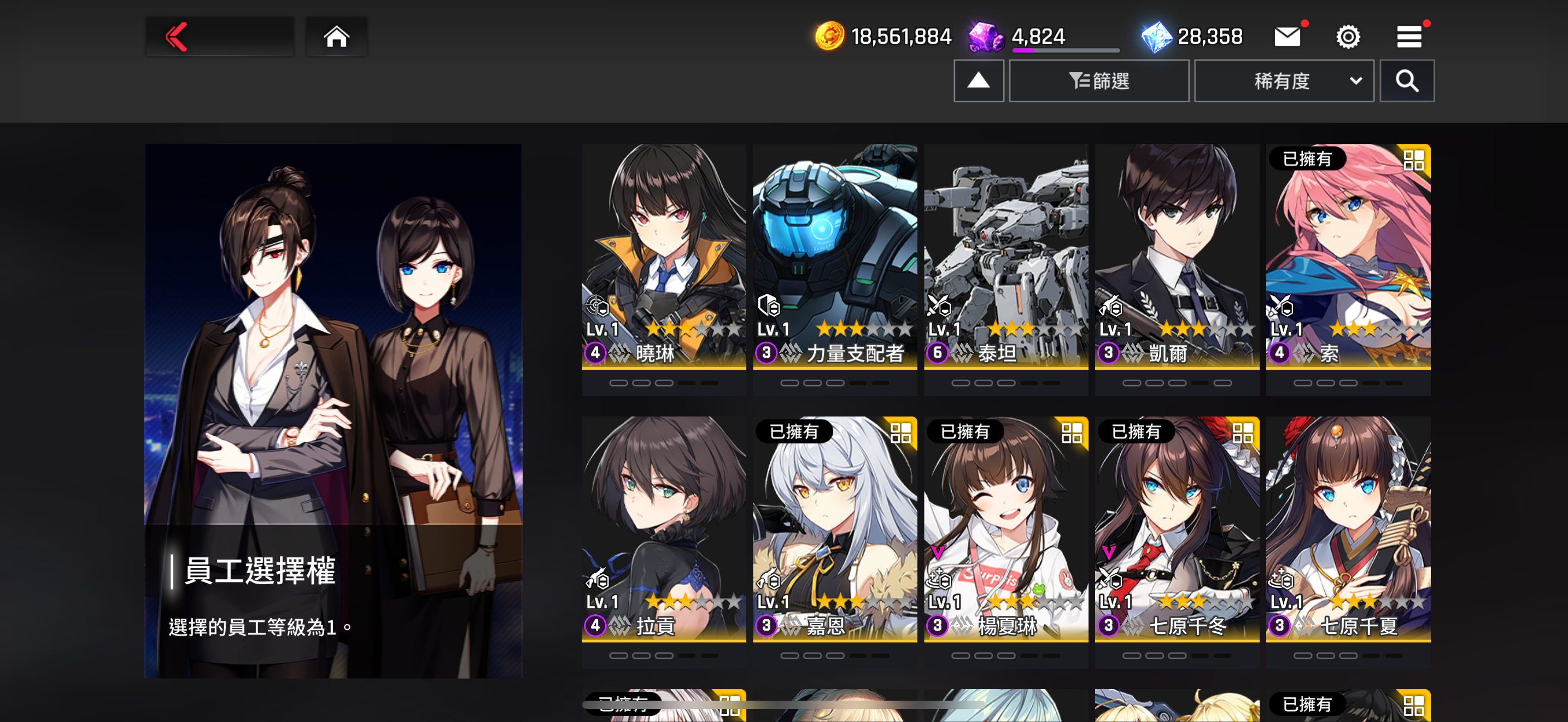Viewport: 1568px width, 722px height.
Task: Expand the 稀有度 sort dropdown
Action: coord(1283,80)
